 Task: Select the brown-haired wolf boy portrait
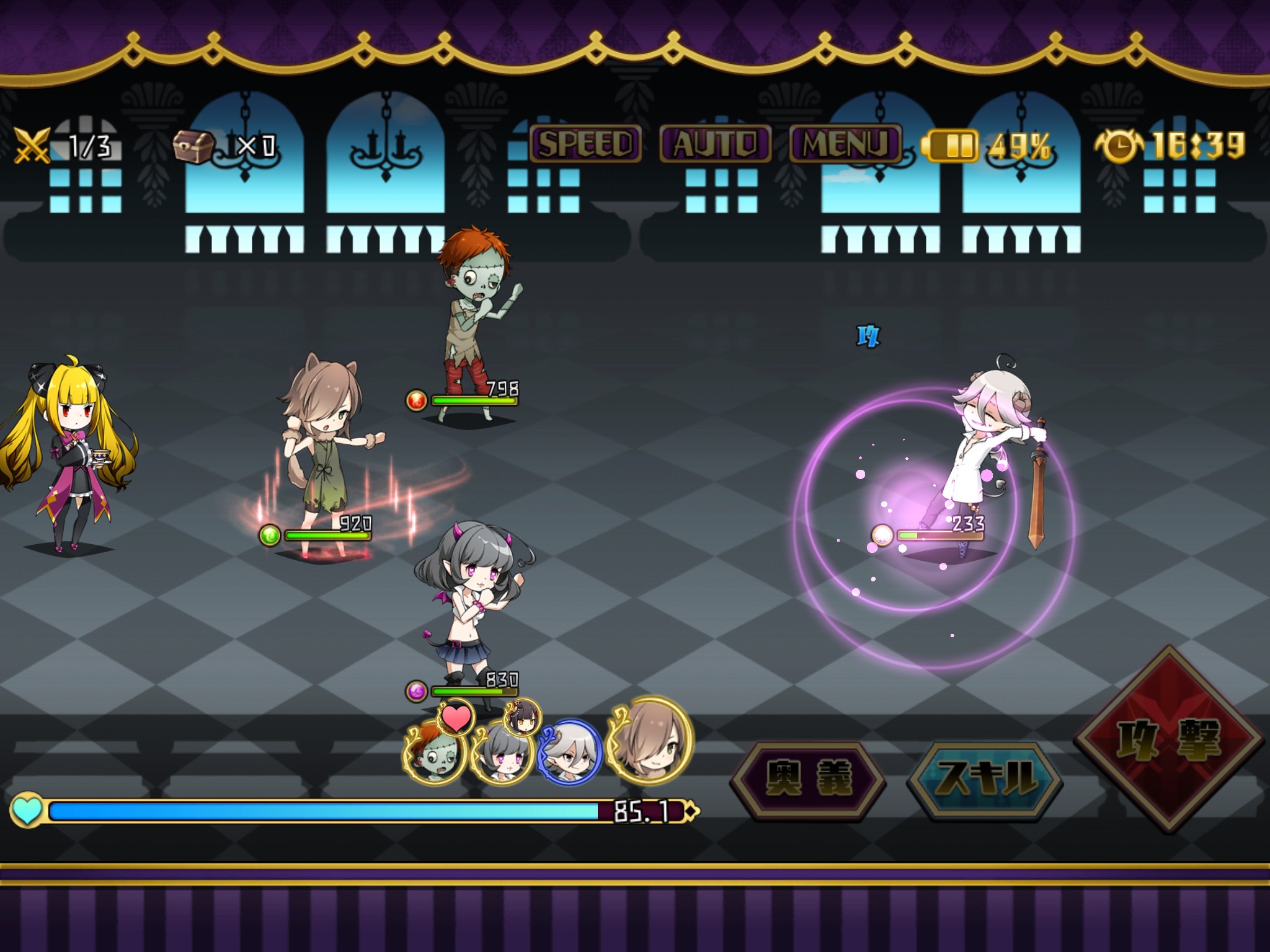click(649, 741)
